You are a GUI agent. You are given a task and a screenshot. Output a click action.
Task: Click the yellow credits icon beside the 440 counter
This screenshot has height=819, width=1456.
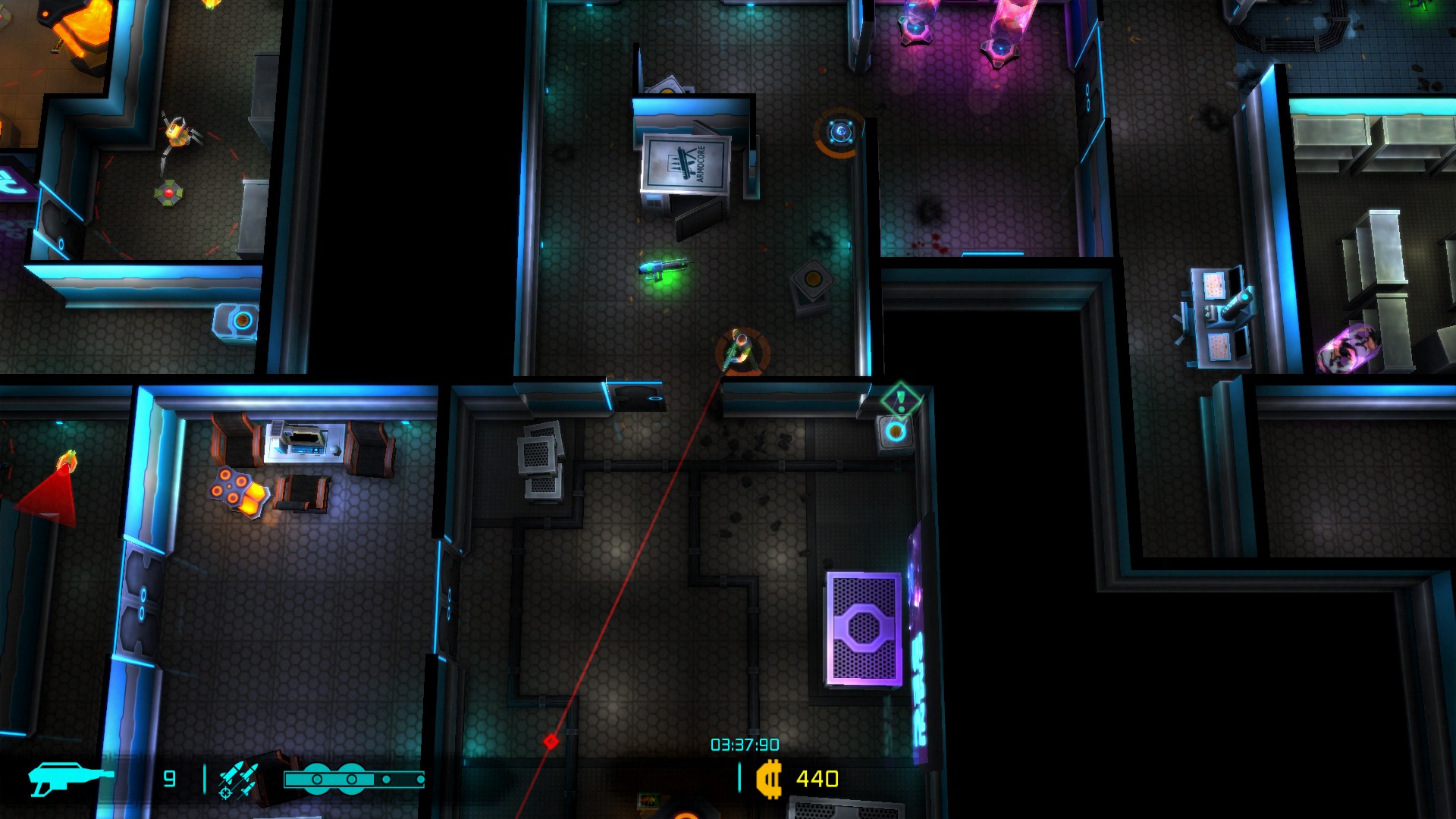pyautogui.click(x=768, y=776)
